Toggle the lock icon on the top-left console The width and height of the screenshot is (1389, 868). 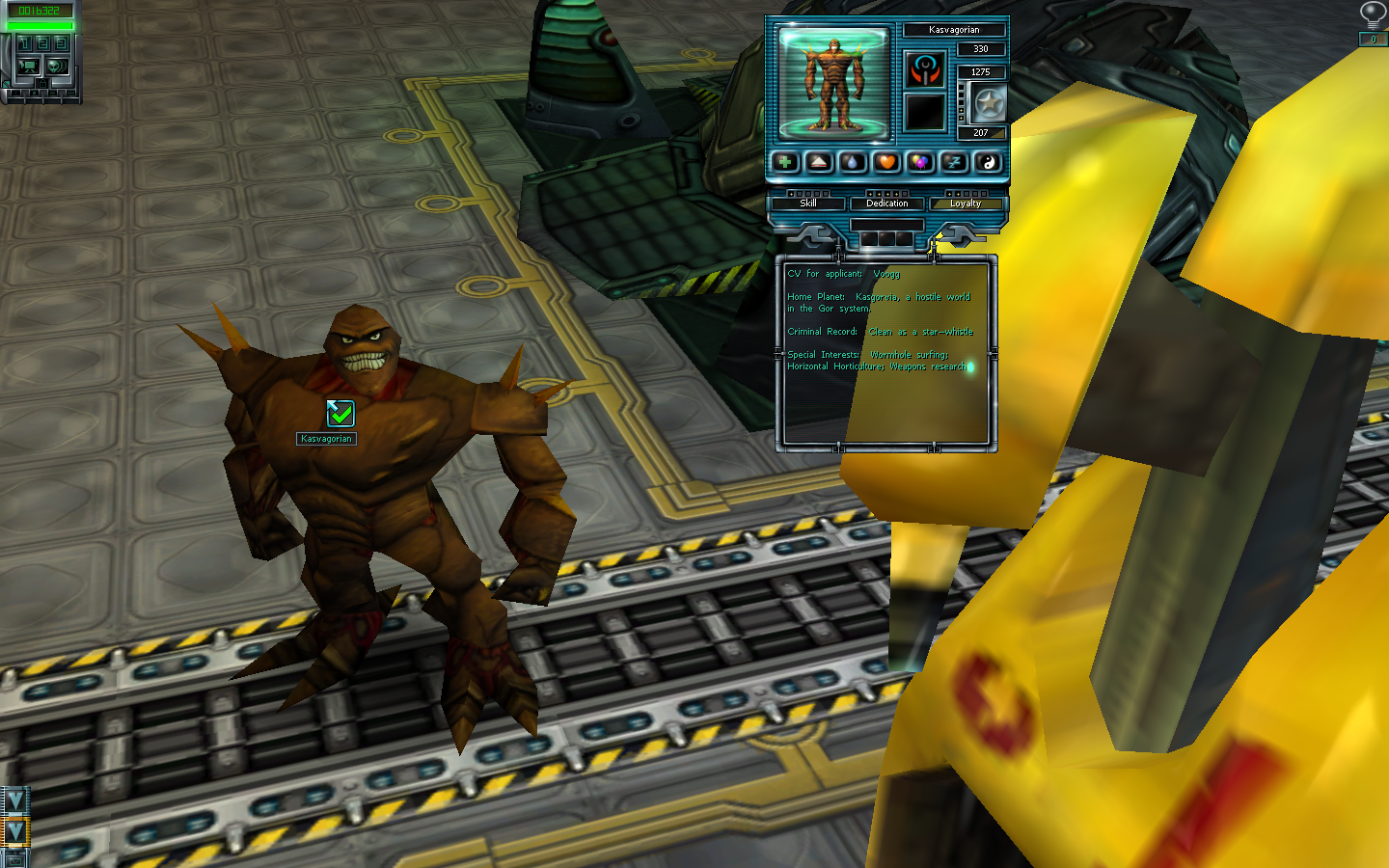42,84
